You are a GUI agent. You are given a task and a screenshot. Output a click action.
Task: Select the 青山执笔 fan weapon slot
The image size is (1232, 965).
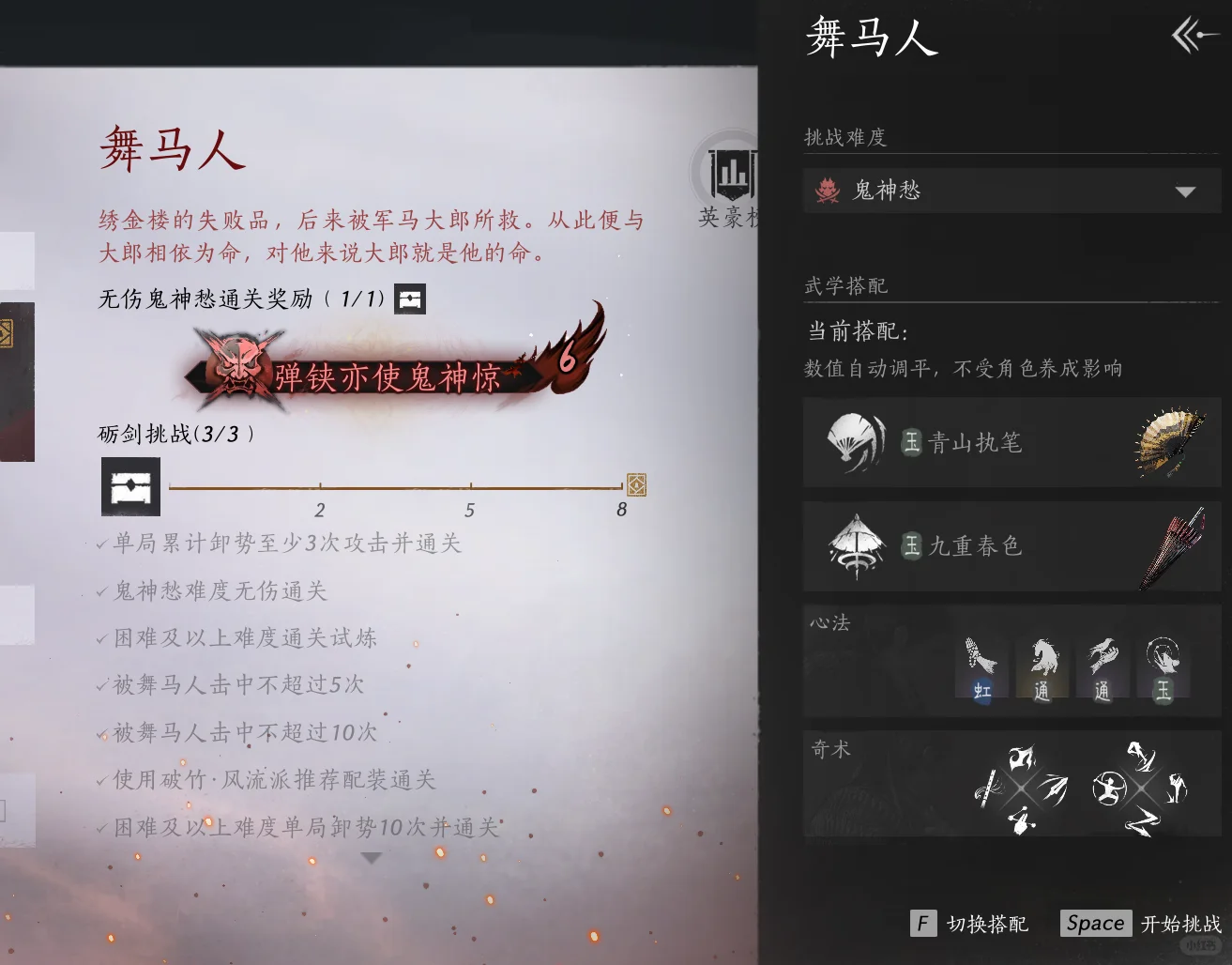(1011, 442)
